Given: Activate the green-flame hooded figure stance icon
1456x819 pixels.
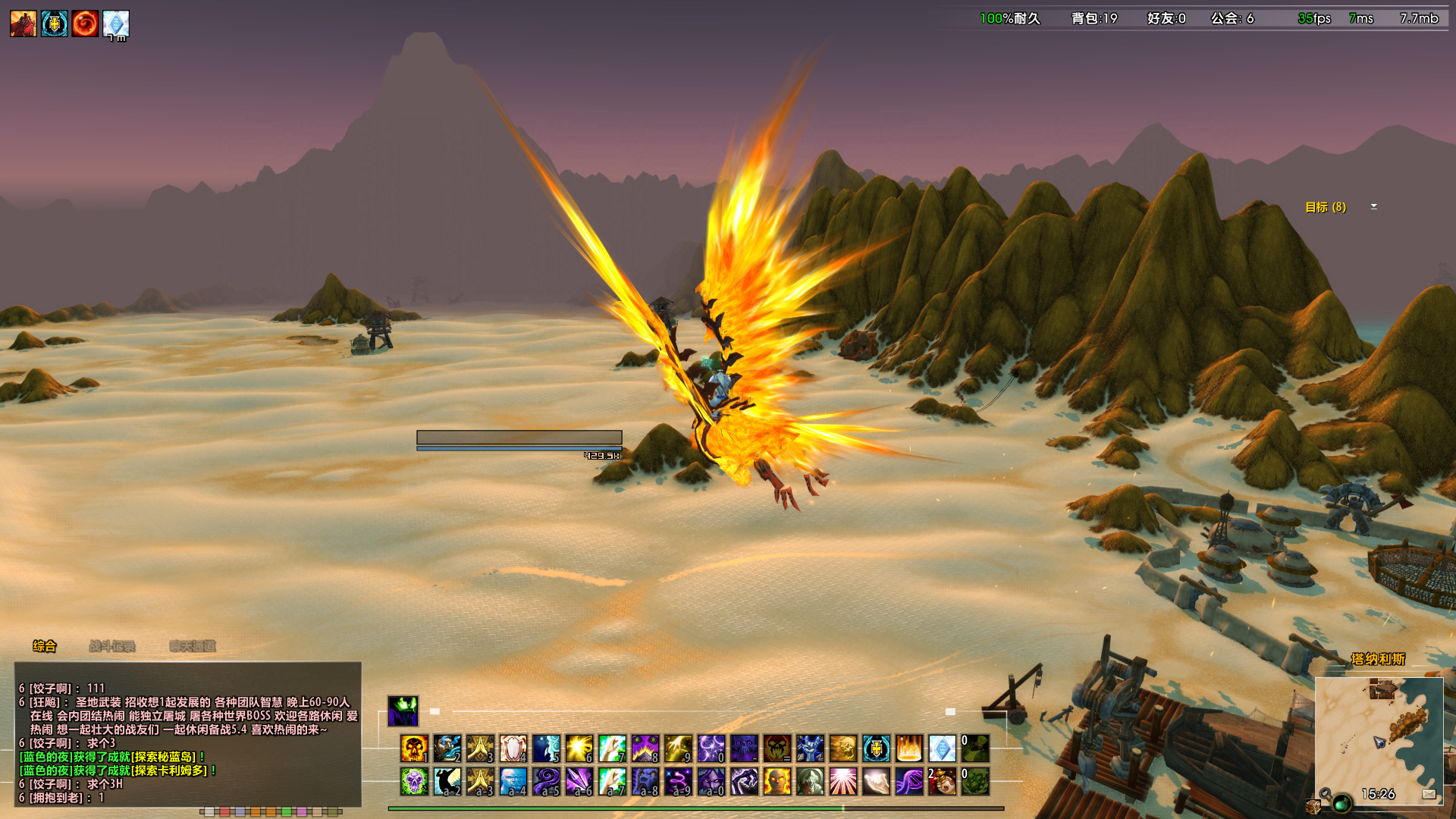Looking at the screenshot, I should [403, 711].
